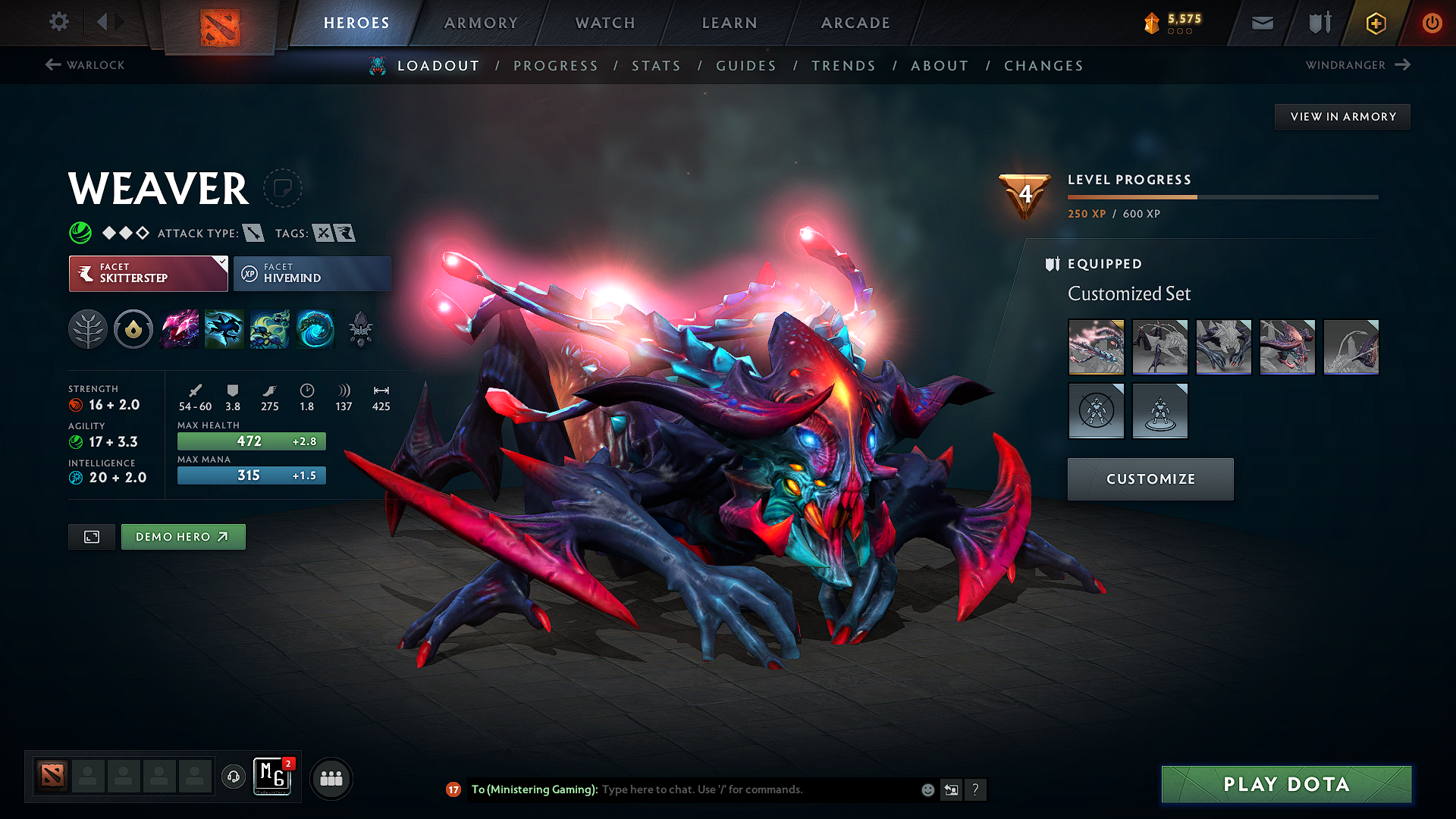Image resolution: width=1456 pixels, height=819 pixels.
Task: Open the mail notifications envelope icon
Action: (1261, 23)
